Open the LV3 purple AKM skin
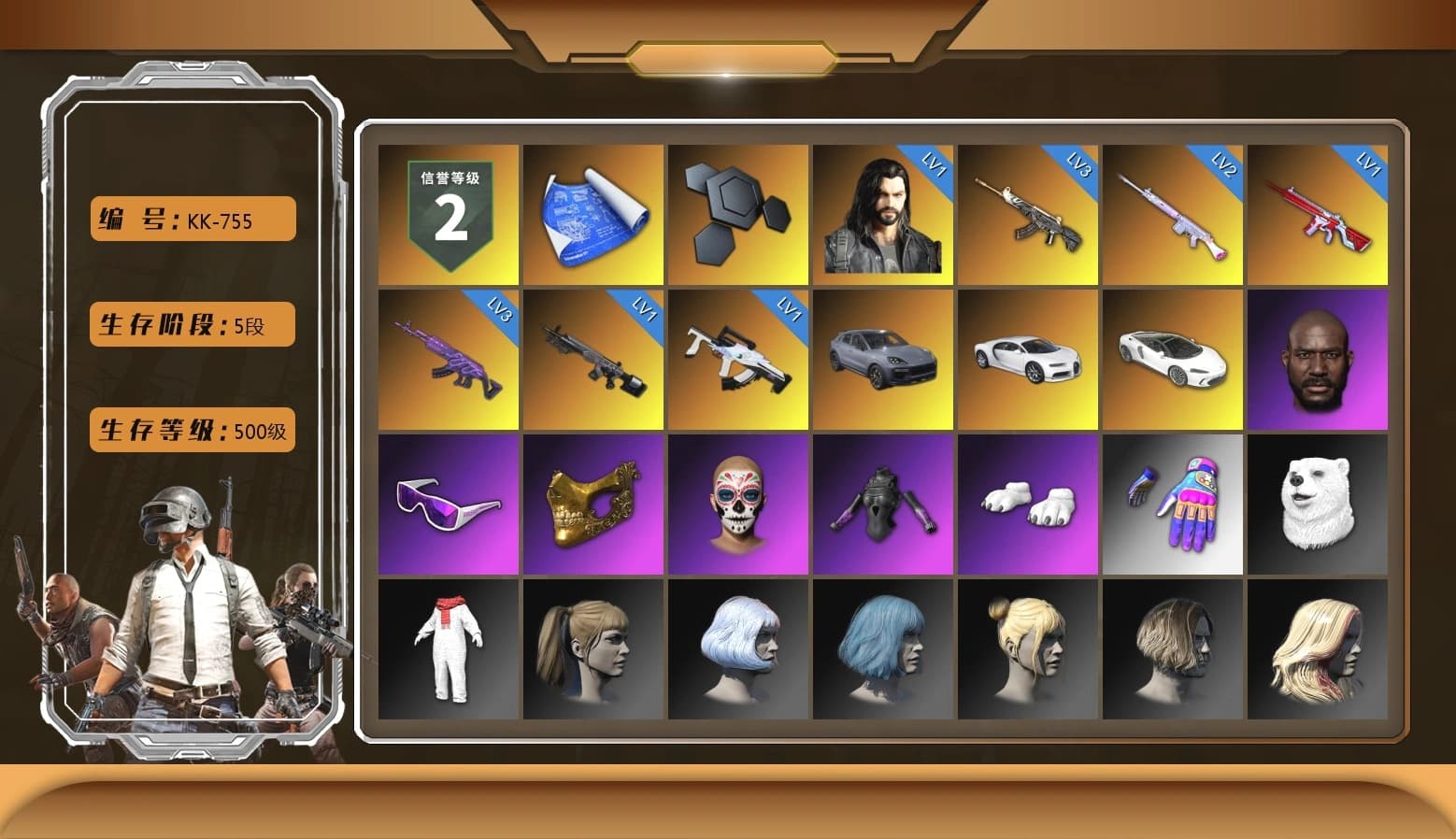This screenshot has width=1456, height=839. coord(448,358)
